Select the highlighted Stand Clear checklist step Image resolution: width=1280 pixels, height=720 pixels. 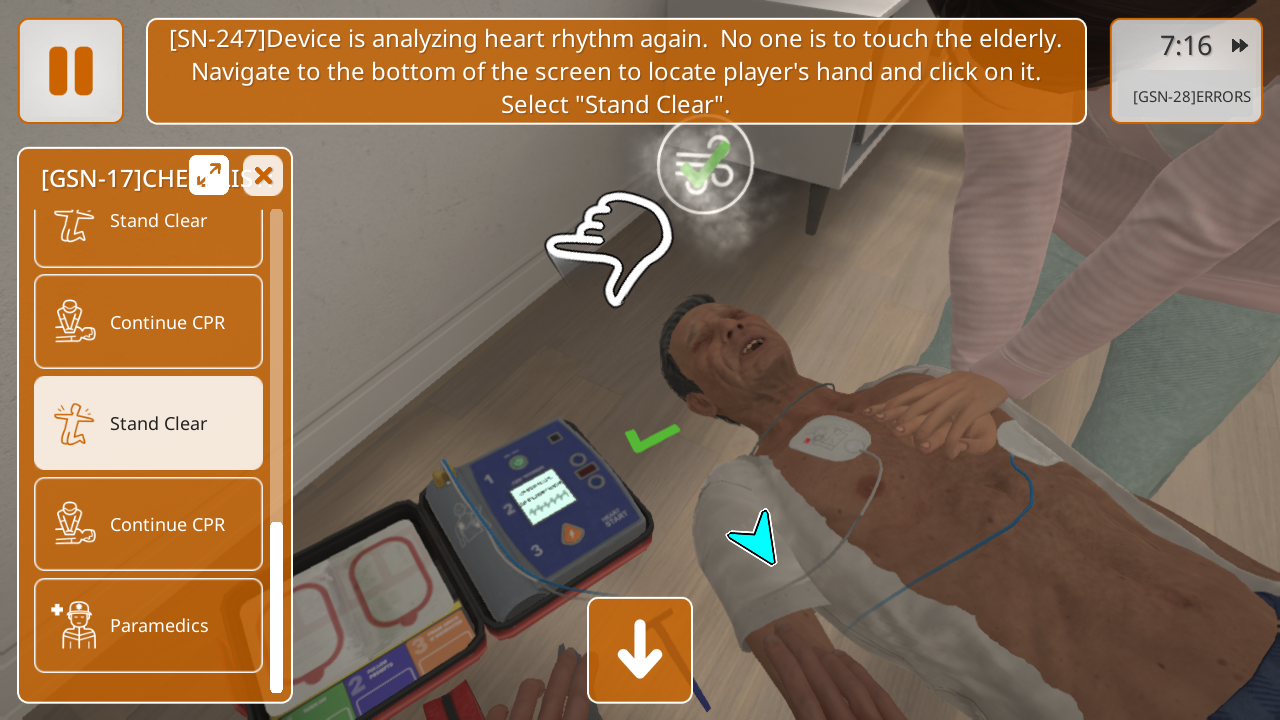click(x=149, y=423)
